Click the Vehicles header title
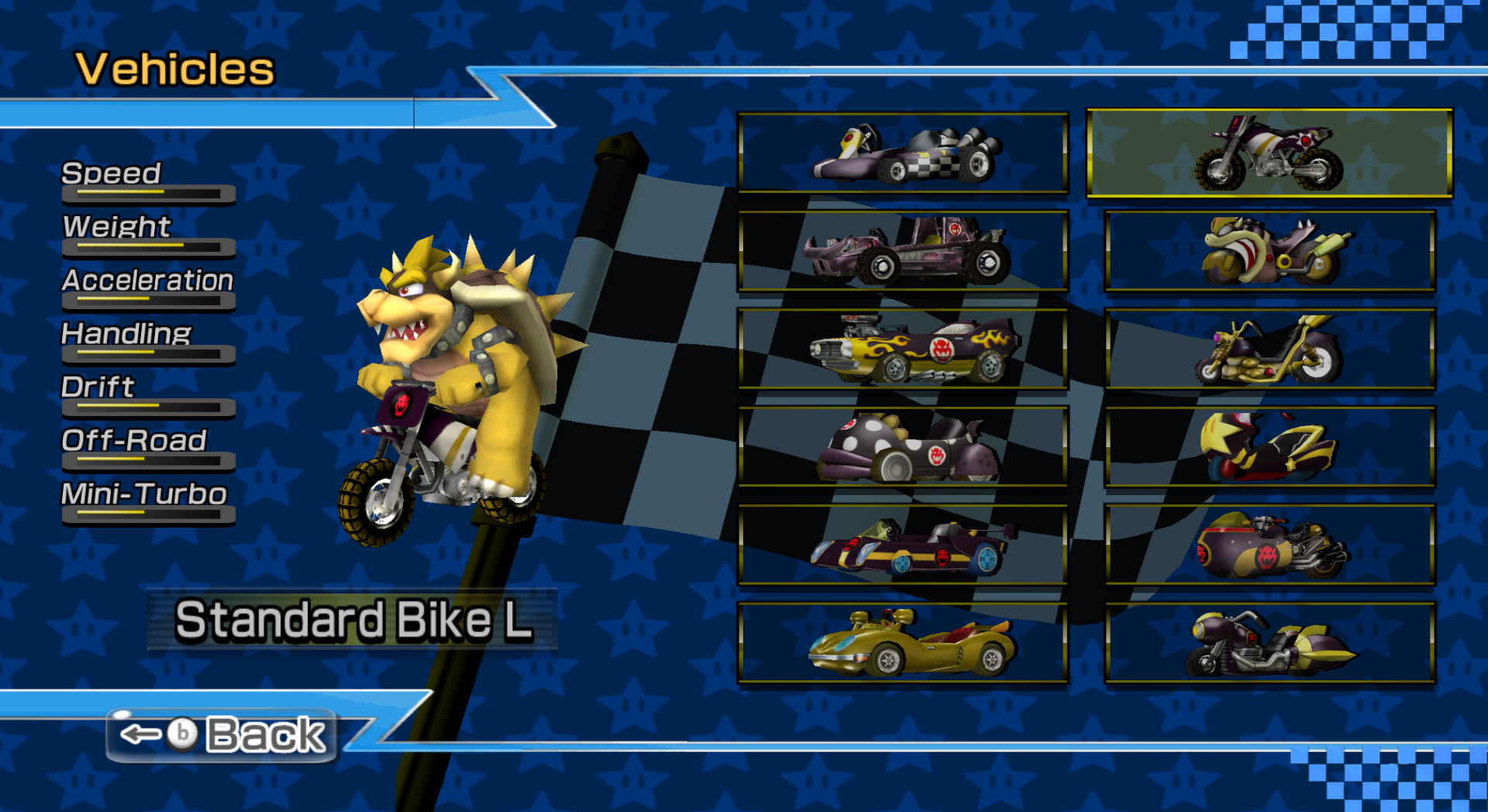 tap(174, 70)
